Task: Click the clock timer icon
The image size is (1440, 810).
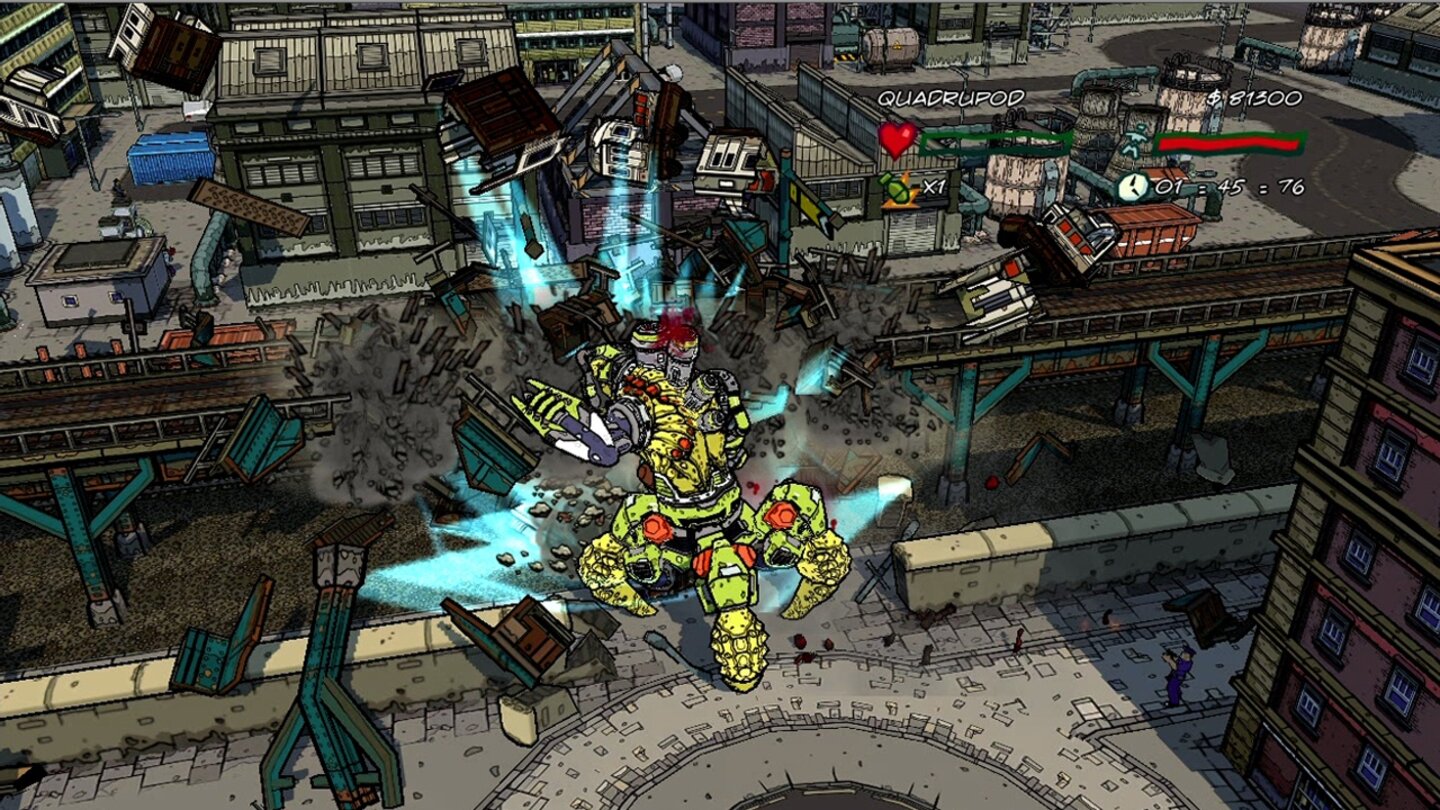Action: (1131, 186)
